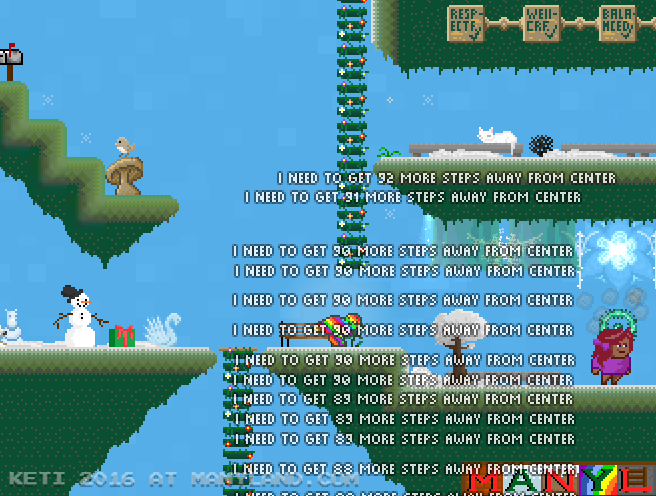Click the colorful Manyland logo

coord(558,481)
